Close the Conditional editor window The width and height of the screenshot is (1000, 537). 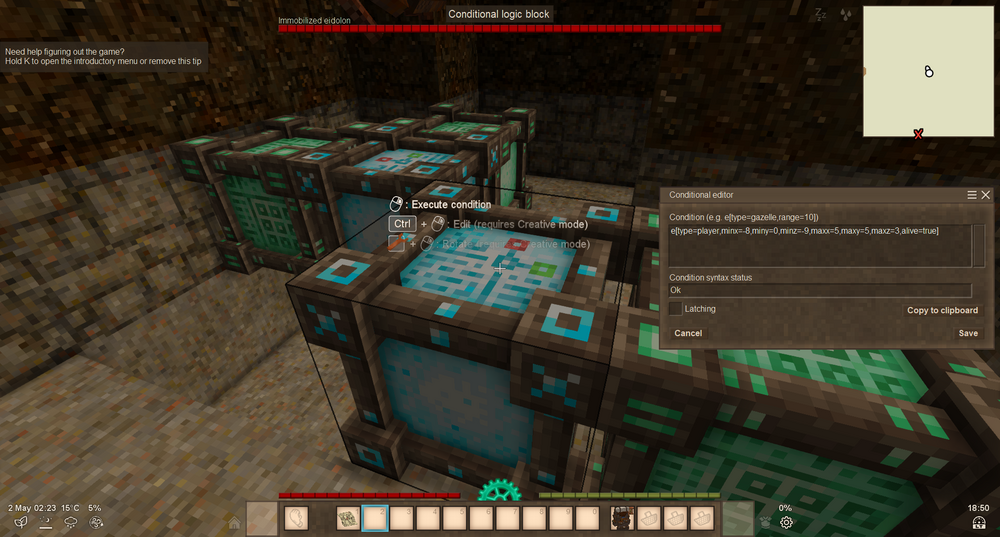[x=986, y=195]
